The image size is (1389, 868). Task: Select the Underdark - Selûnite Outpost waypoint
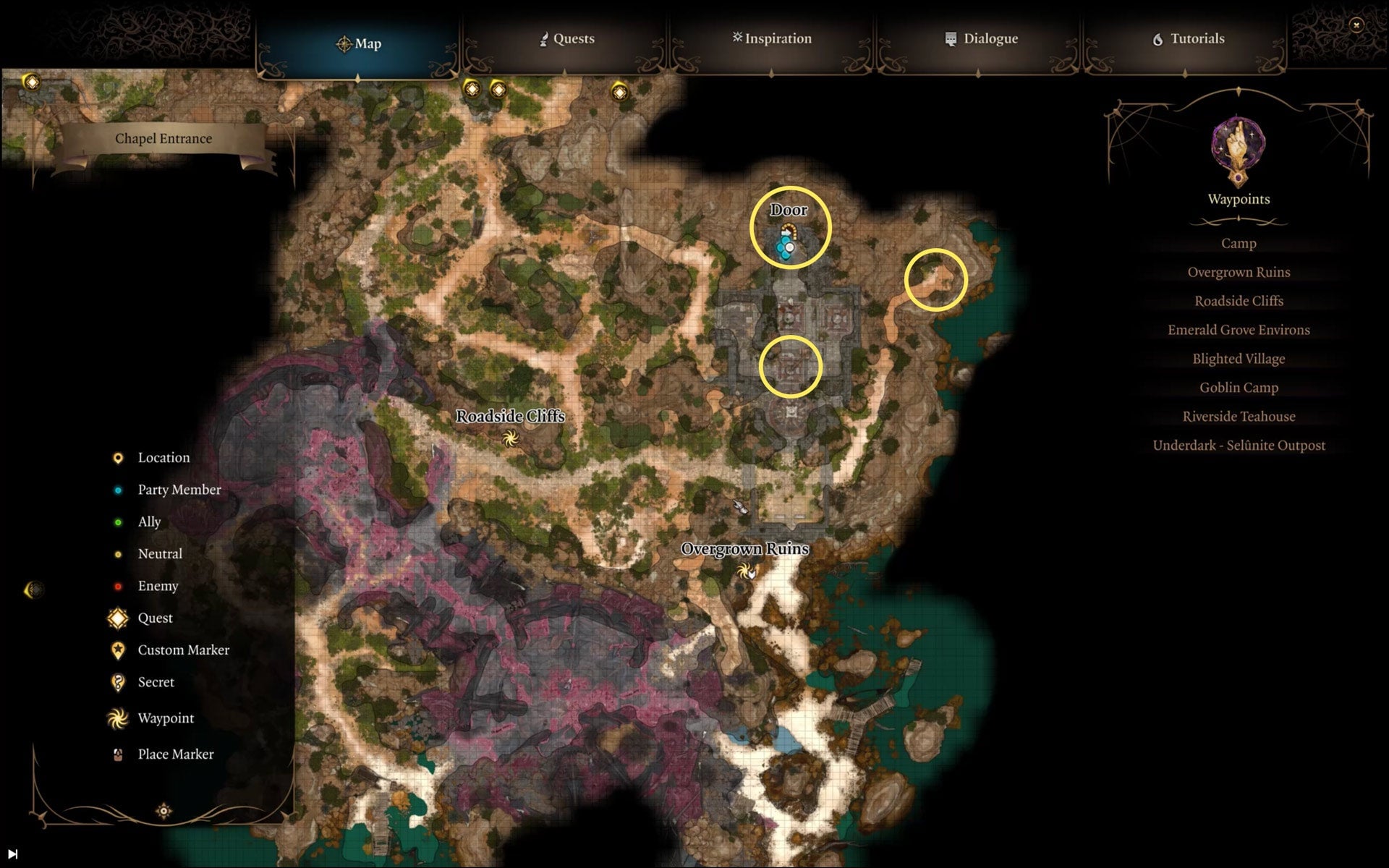point(1240,446)
